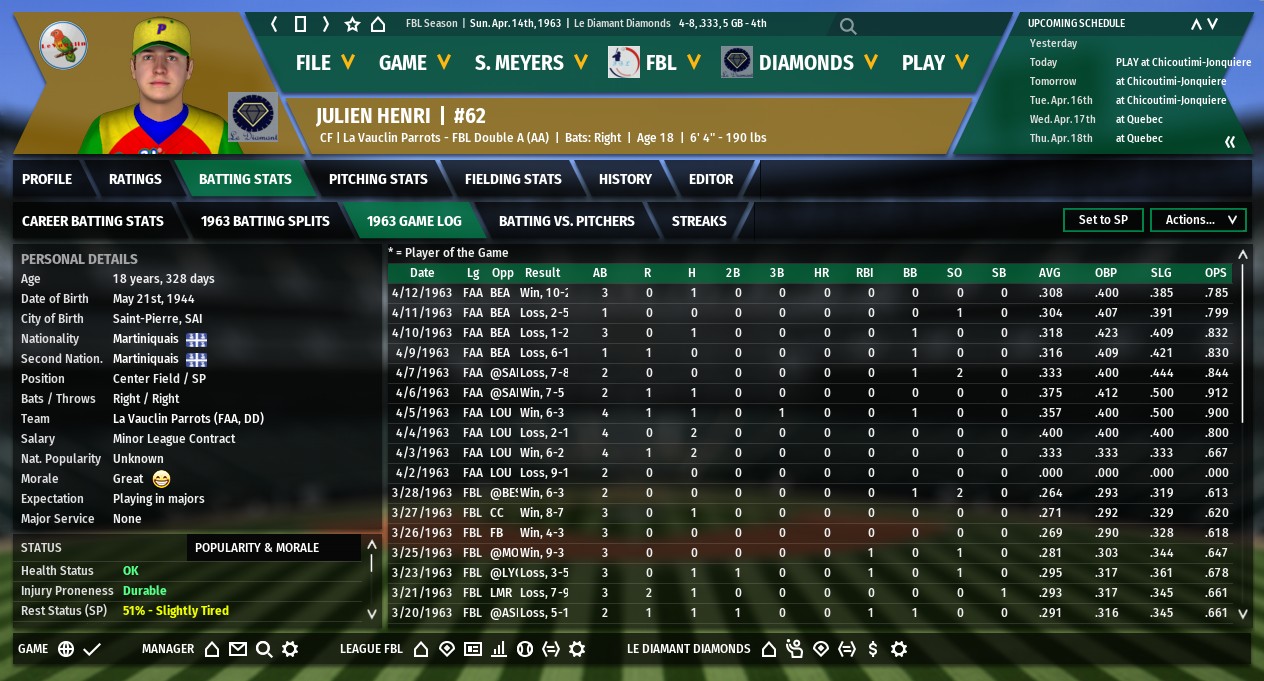Screen dimensions: 1264x681
Task: Click the Set to SP button
Action: click(x=1103, y=220)
